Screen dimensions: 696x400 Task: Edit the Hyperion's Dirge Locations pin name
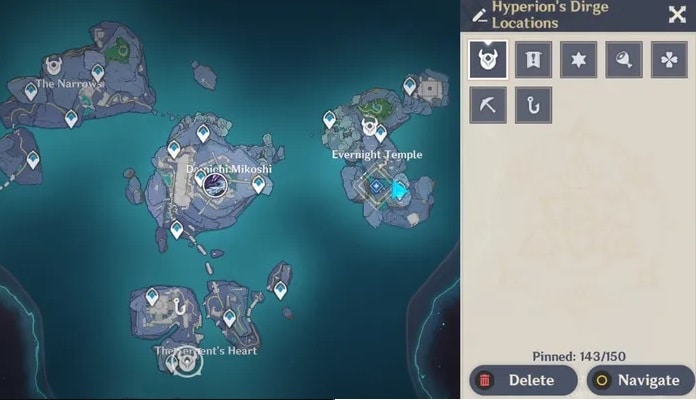(x=480, y=14)
